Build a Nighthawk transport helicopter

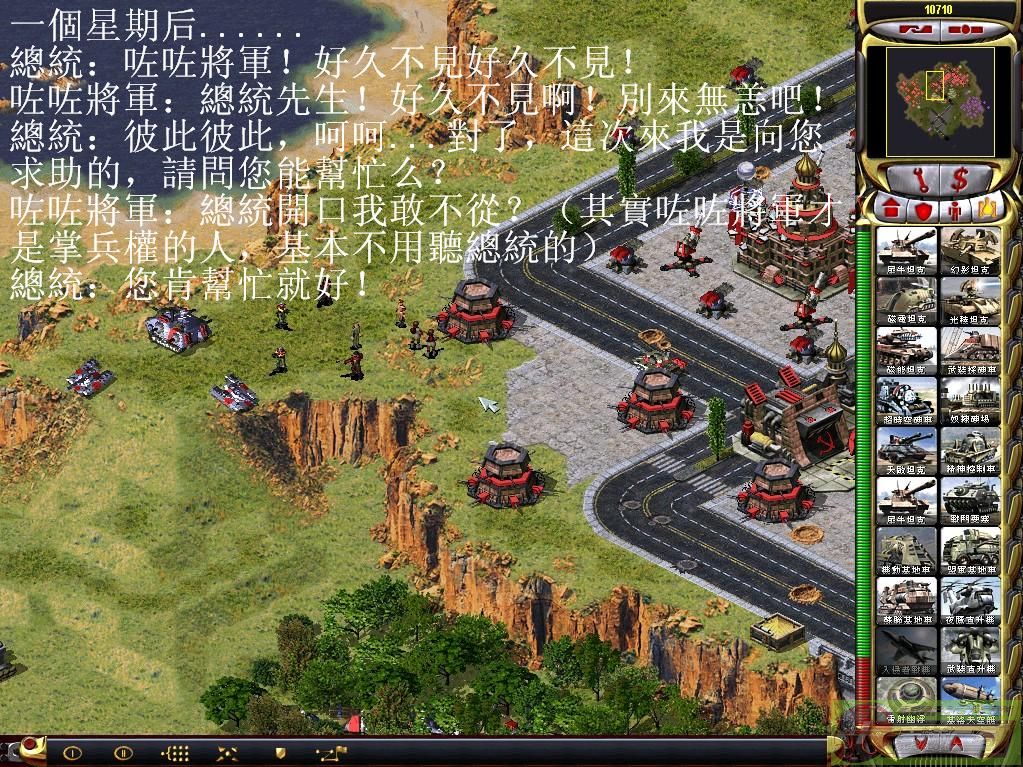point(969,602)
